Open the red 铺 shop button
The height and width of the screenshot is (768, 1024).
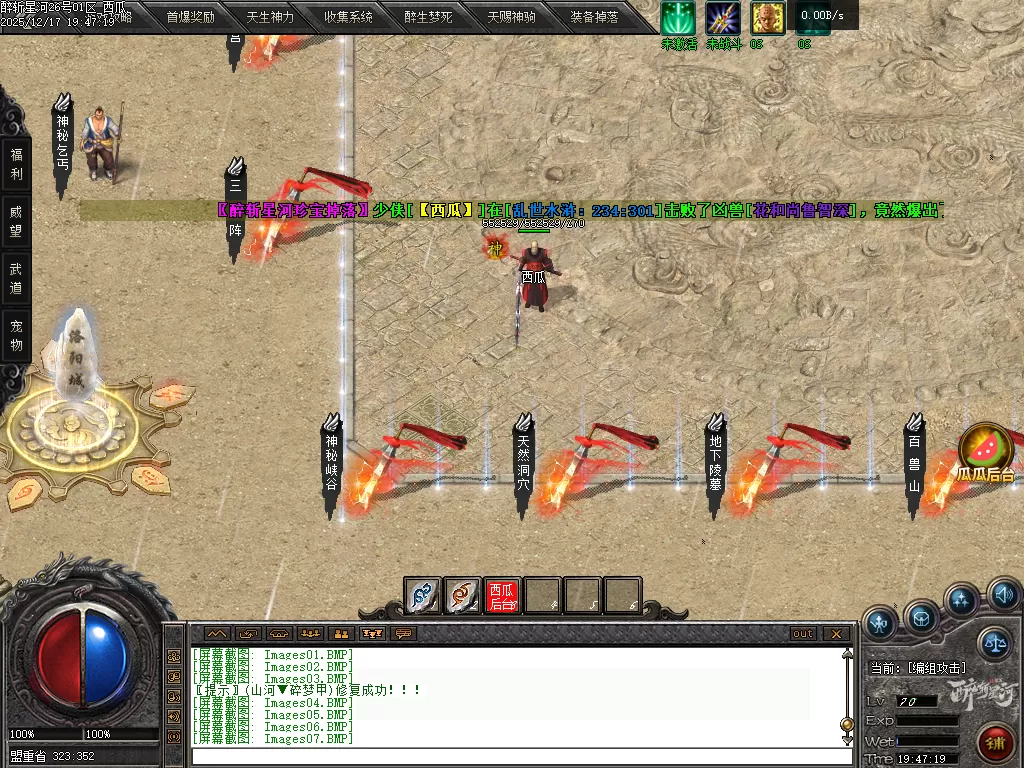[x=996, y=743]
